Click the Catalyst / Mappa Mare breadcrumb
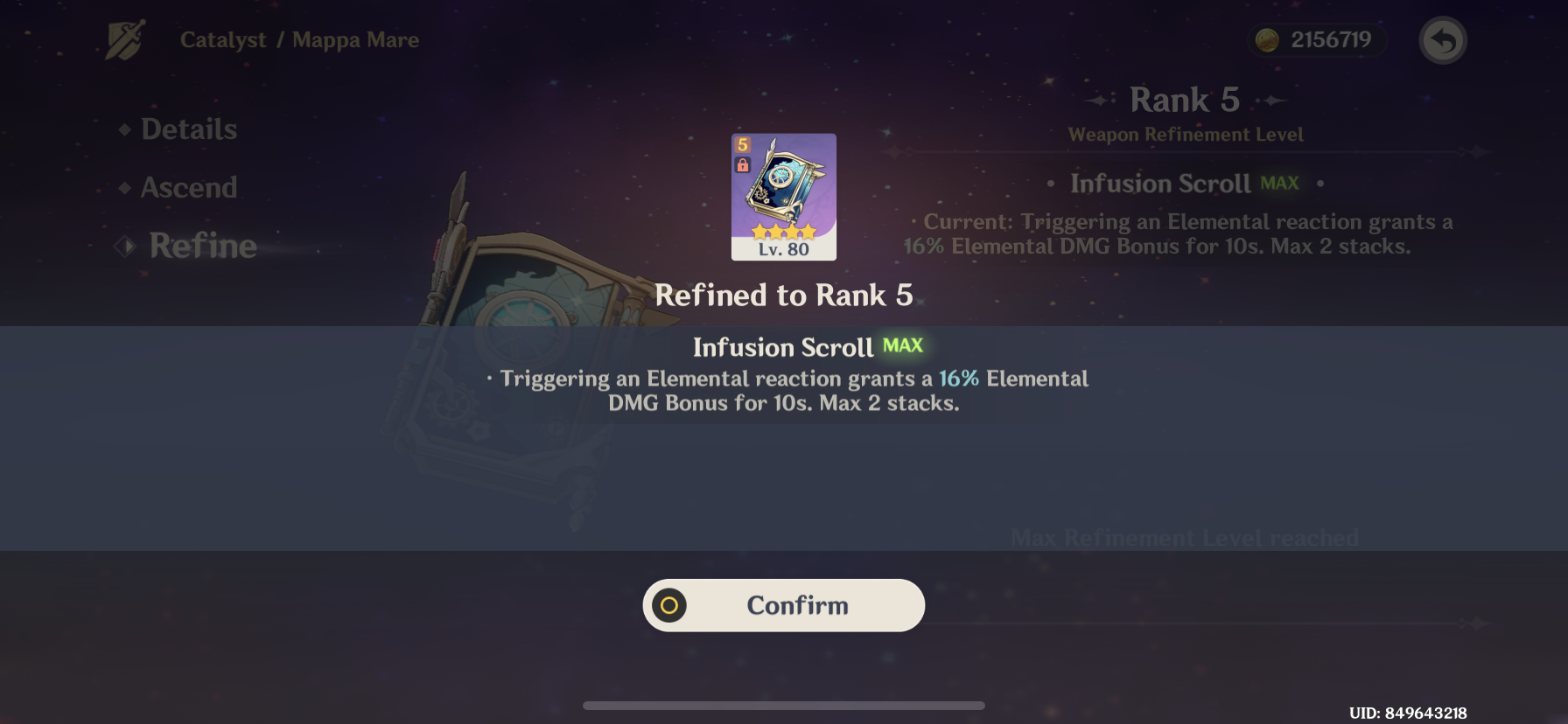Screen dimensions: 1568x724 click(x=300, y=38)
